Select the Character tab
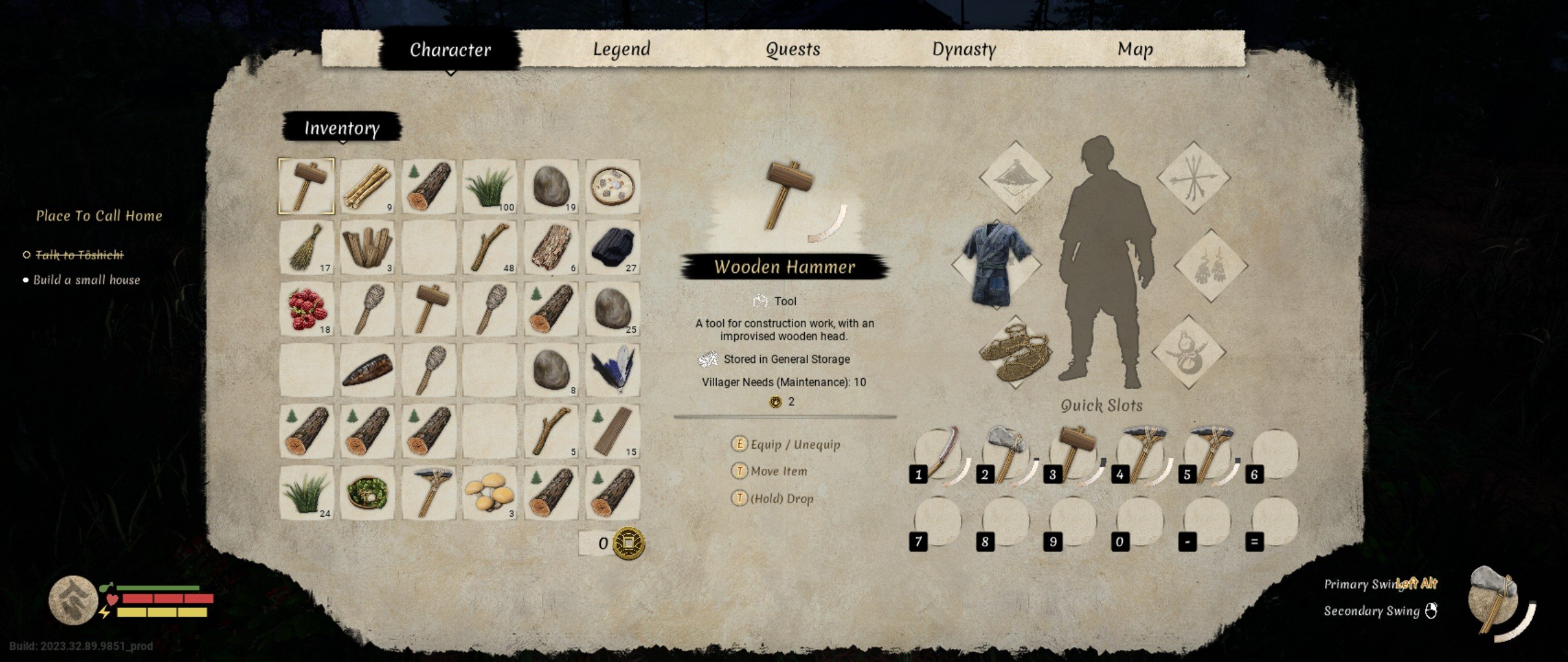 [450, 49]
